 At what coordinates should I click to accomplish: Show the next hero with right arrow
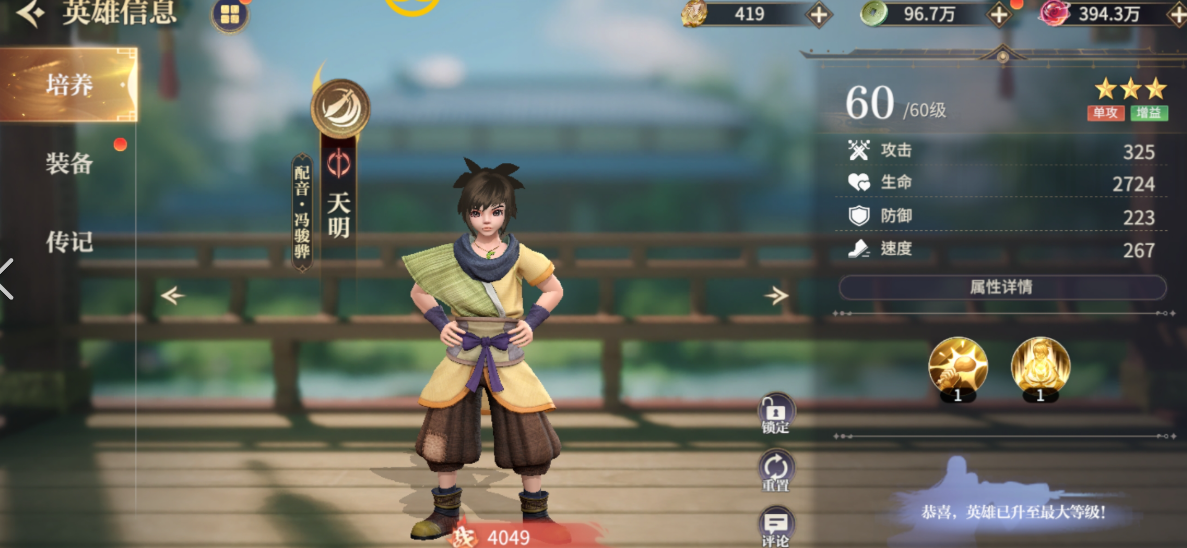(776, 295)
